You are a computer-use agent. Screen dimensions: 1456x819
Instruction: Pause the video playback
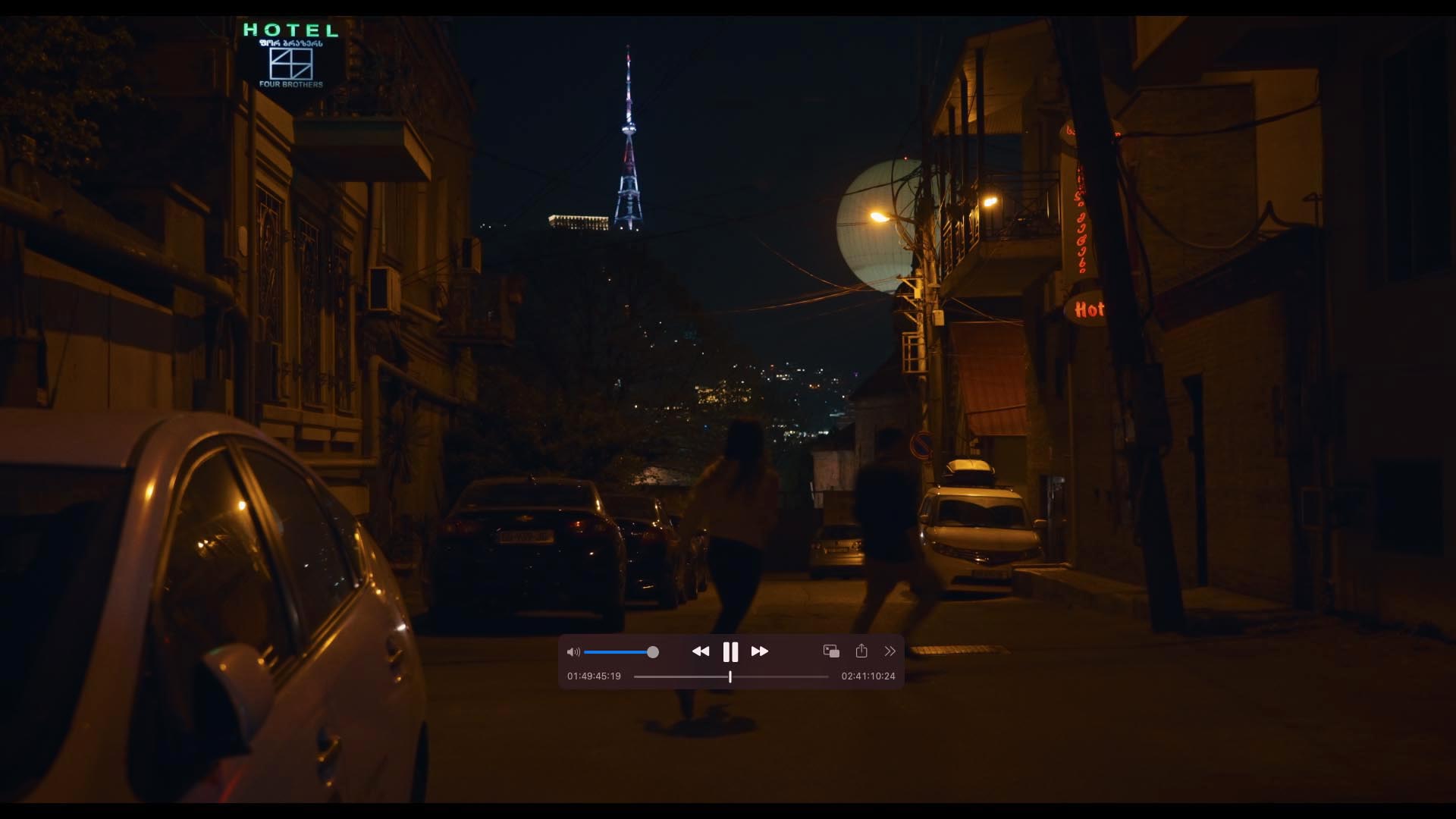click(x=730, y=651)
